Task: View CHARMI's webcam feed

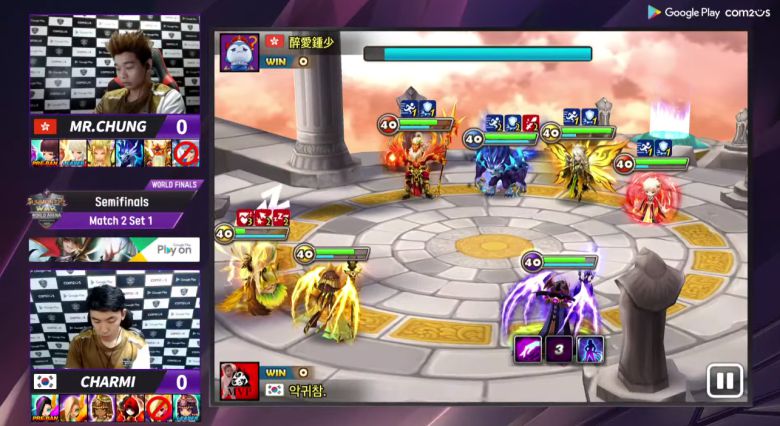Action: [x=115, y=318]
